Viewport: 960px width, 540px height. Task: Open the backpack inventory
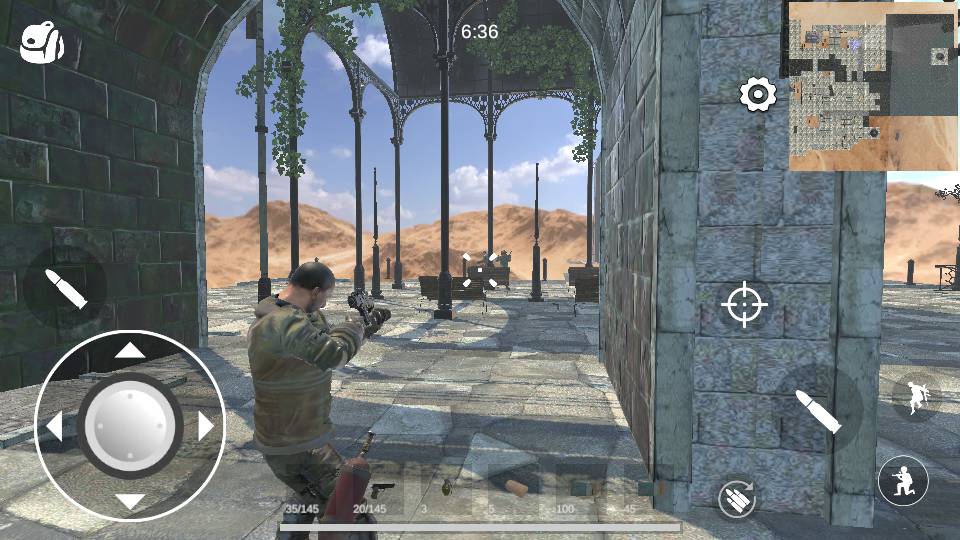point(42,43)
